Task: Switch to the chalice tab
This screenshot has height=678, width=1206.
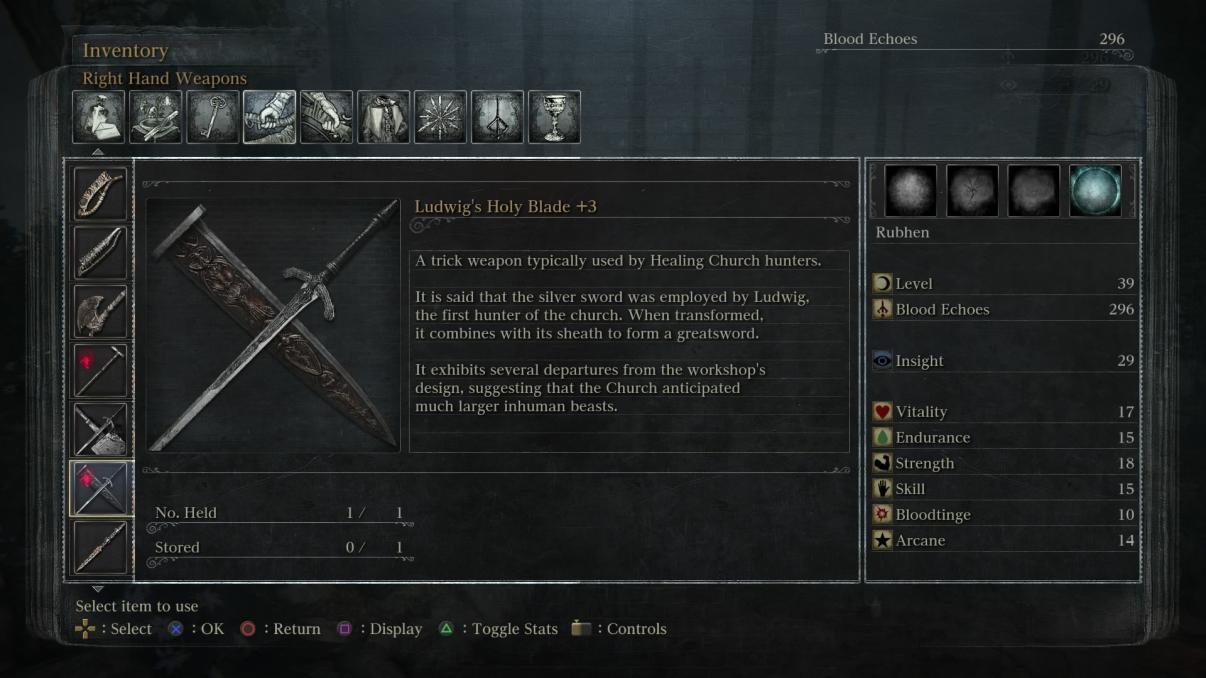Action: 554,117
